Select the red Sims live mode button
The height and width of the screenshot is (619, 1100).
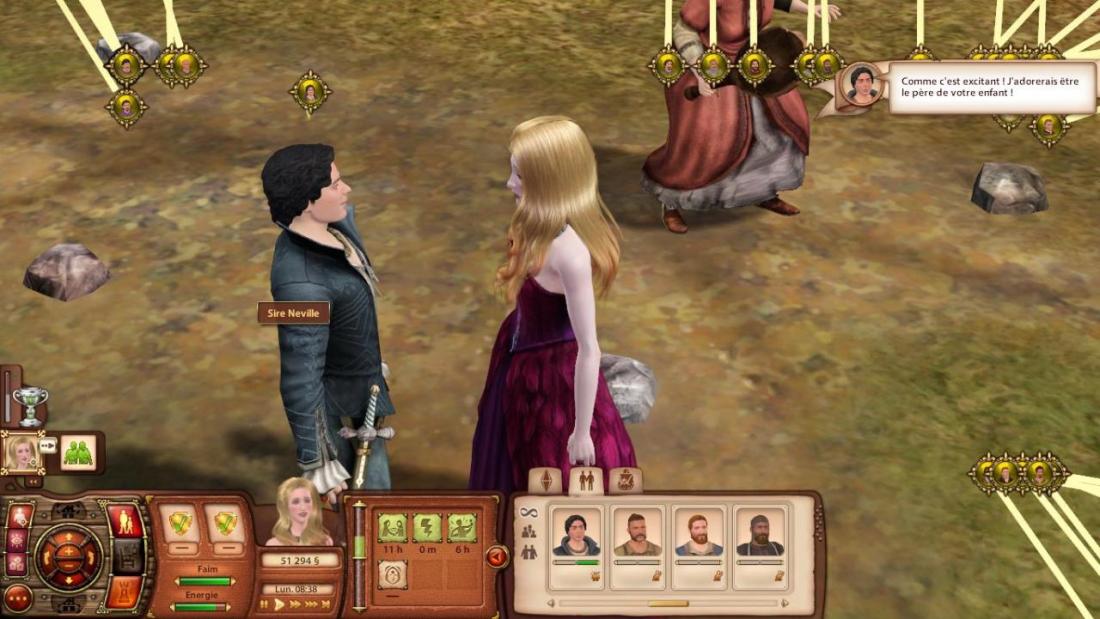point(124,521)
